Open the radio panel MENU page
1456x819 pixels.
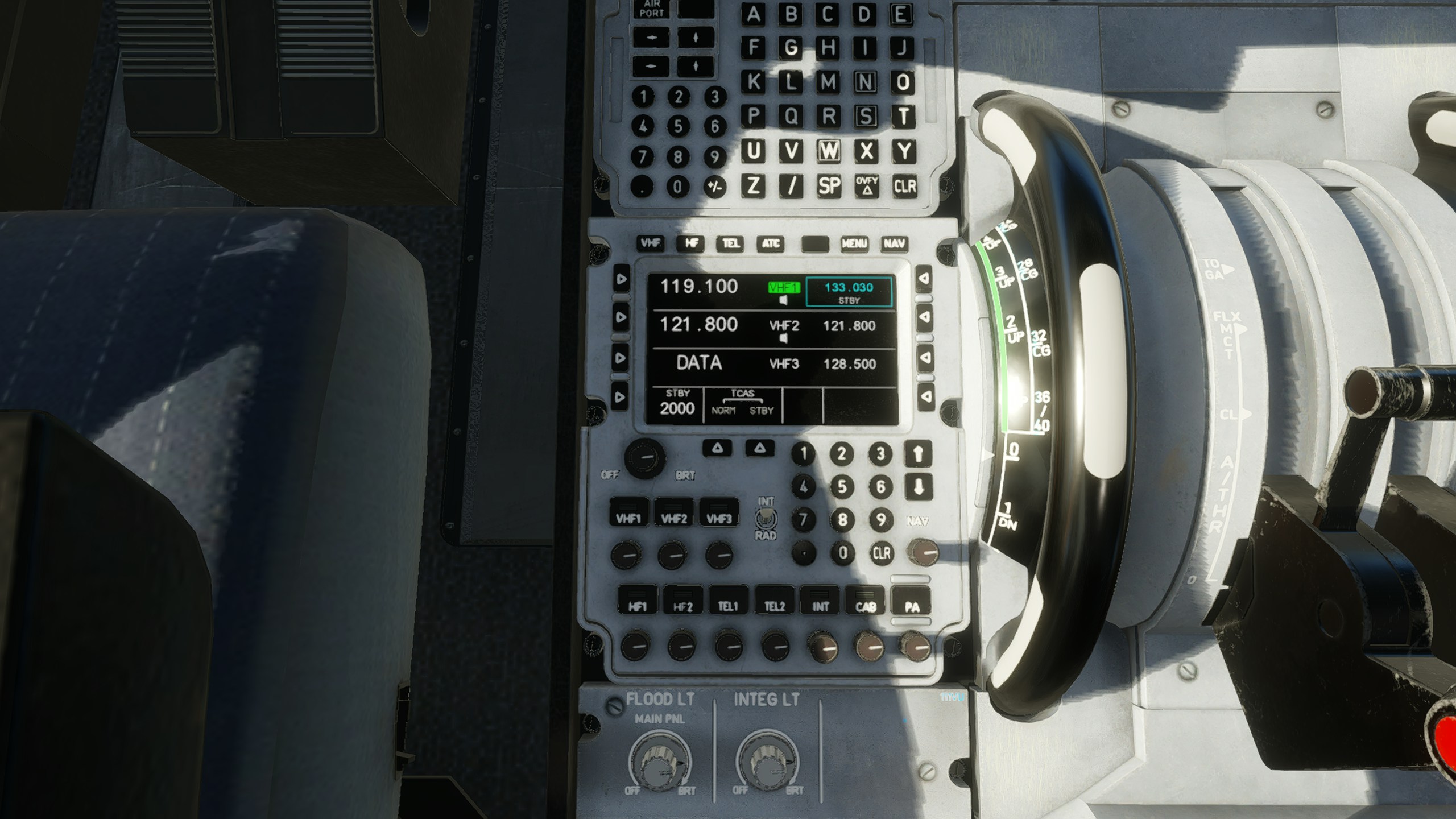[x=854, y=244]
